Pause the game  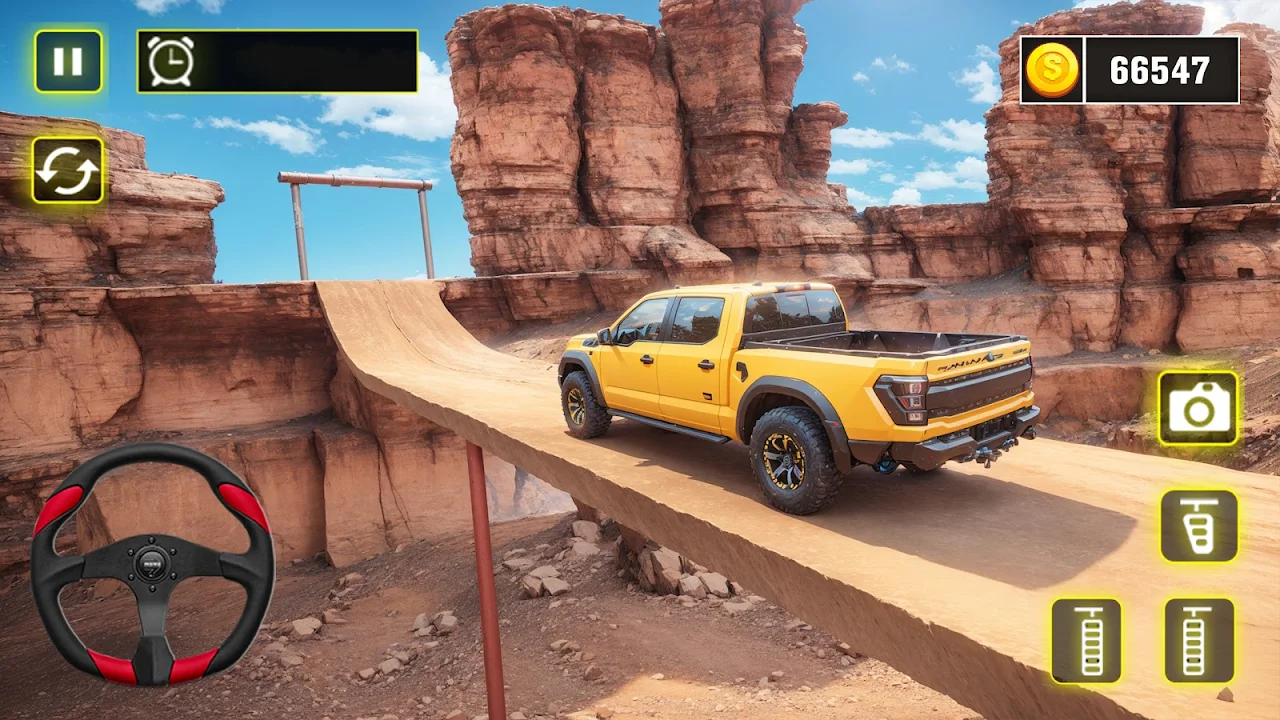point(68,62)
